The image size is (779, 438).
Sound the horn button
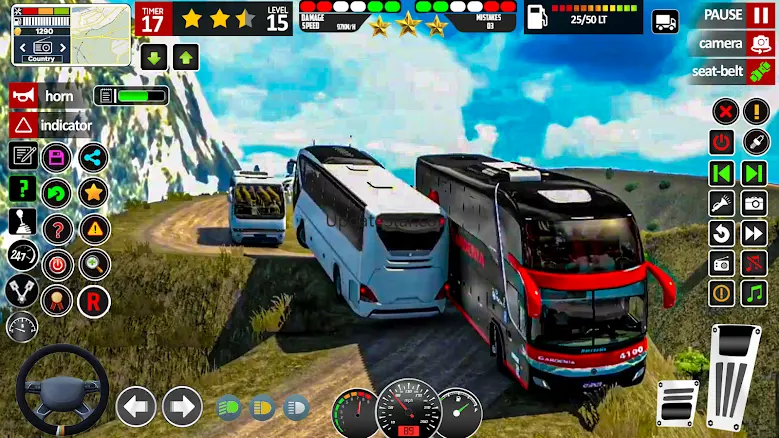point(50,96)
